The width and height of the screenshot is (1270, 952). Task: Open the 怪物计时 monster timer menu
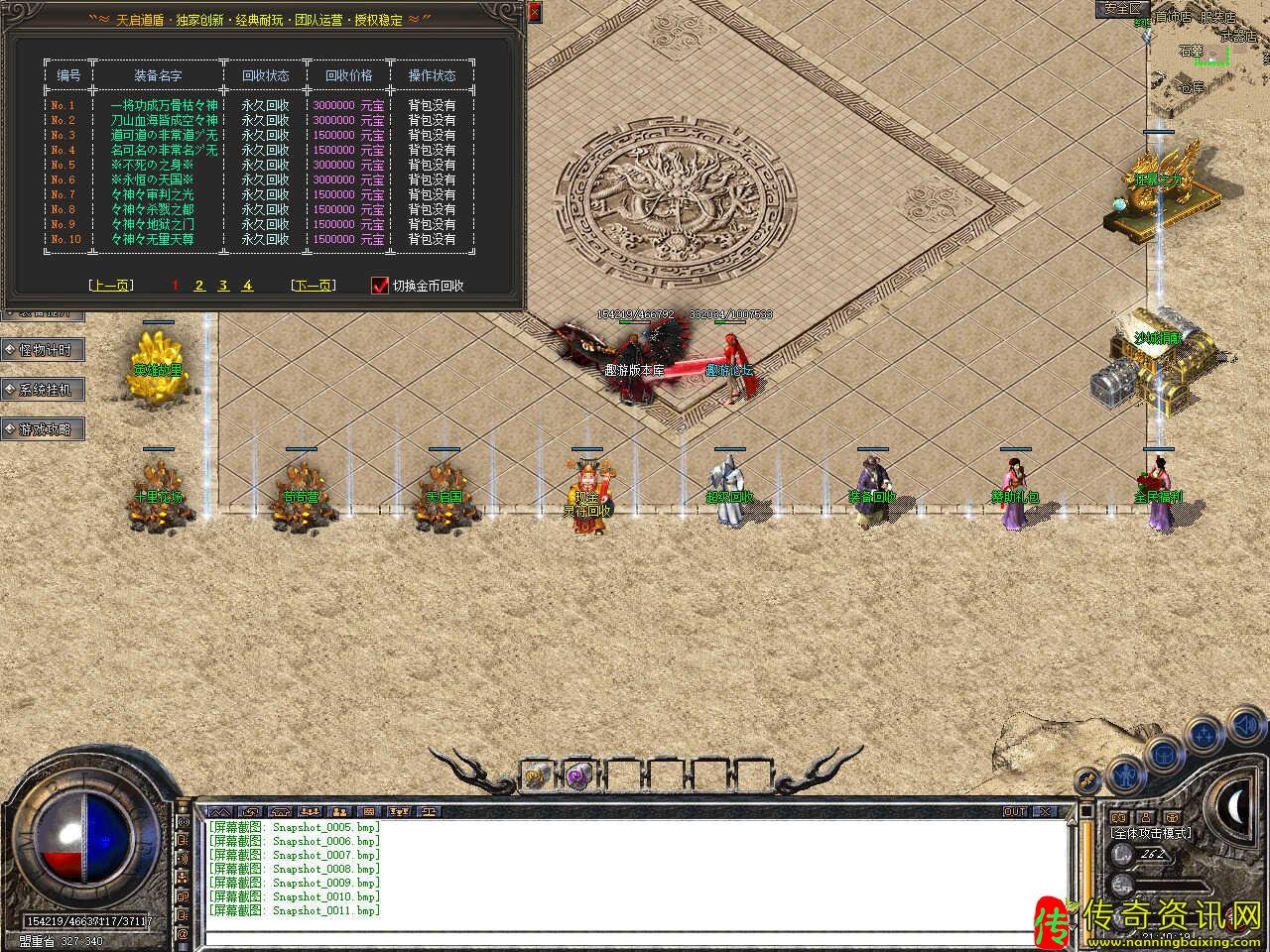(44, 350)
